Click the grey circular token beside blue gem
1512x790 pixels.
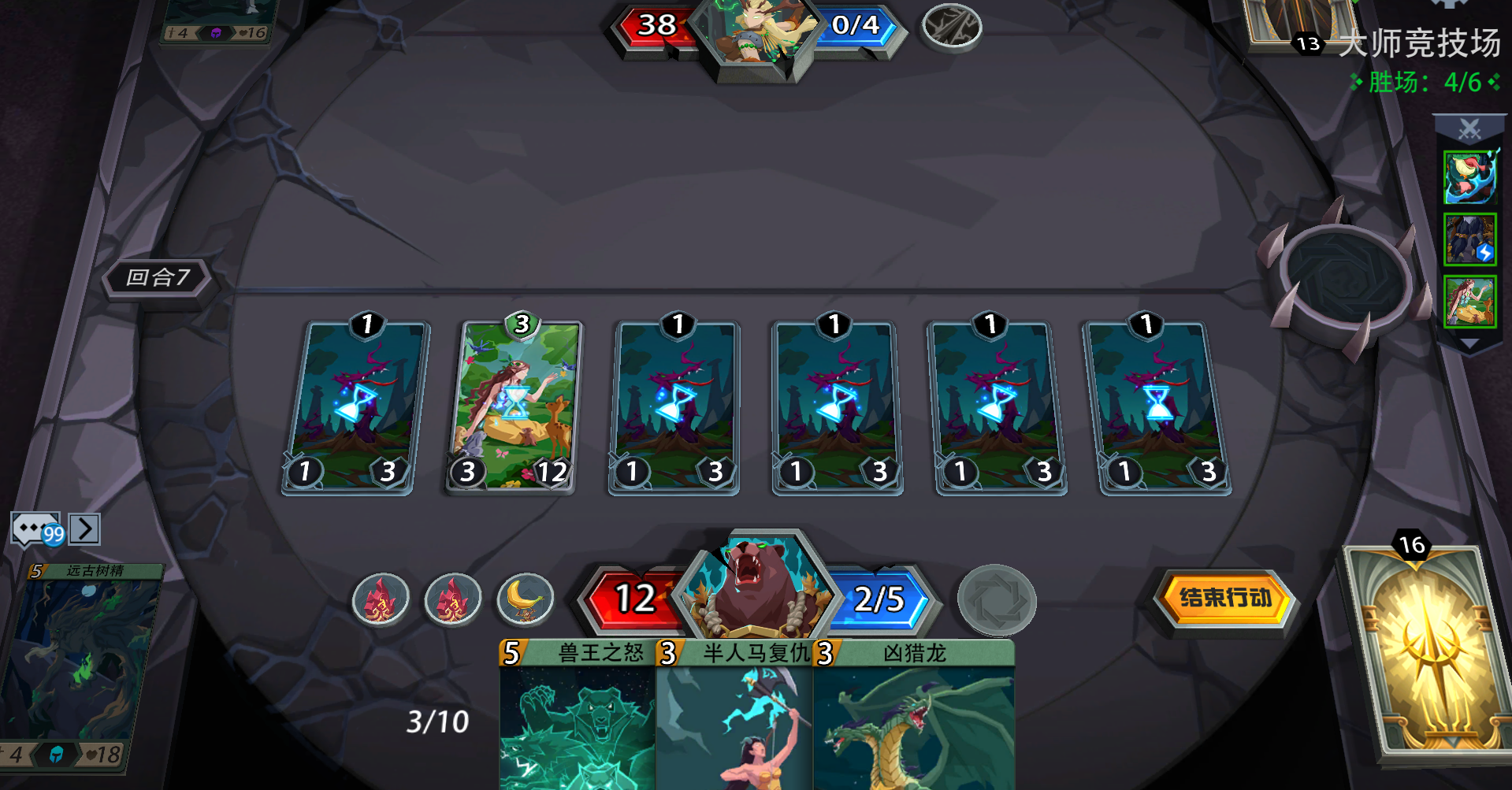[x=998, y=599]
